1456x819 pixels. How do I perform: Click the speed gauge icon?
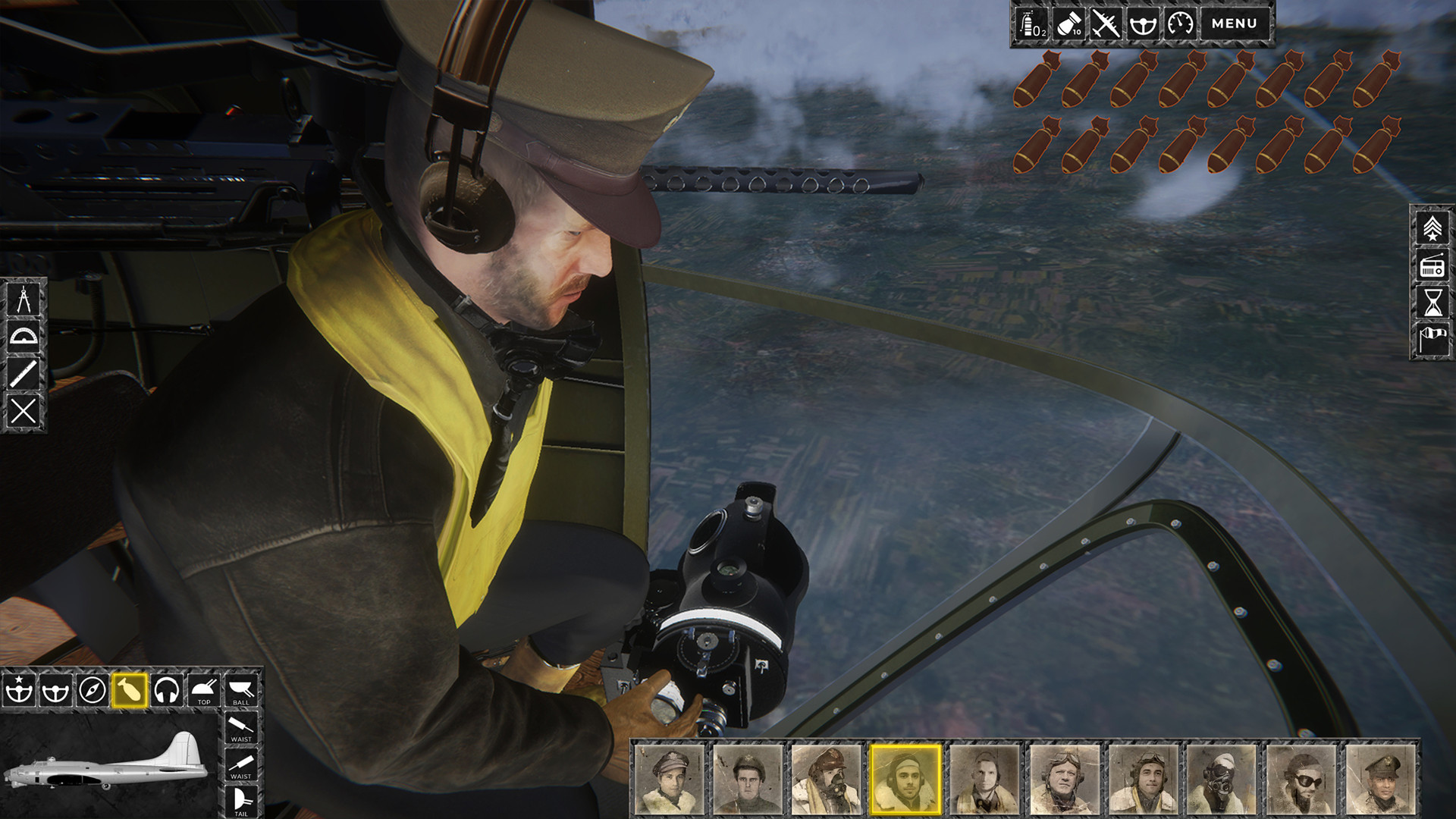click(1181, 24)
